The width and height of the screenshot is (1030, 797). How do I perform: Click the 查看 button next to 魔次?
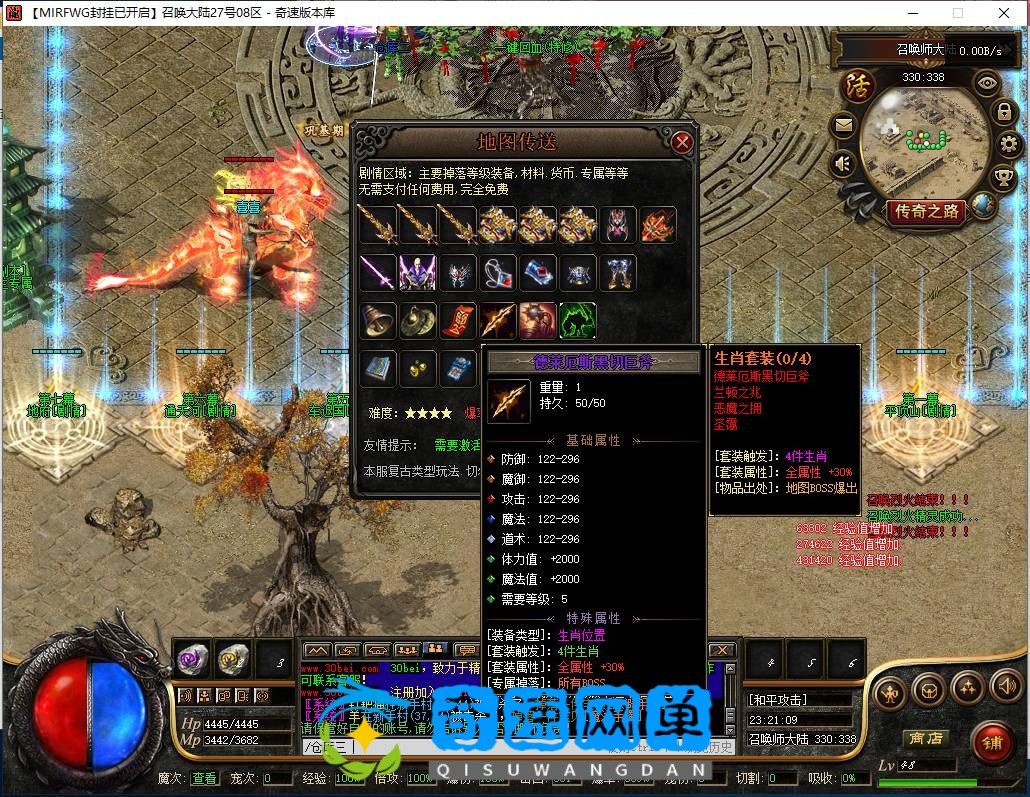pos(204,778)
